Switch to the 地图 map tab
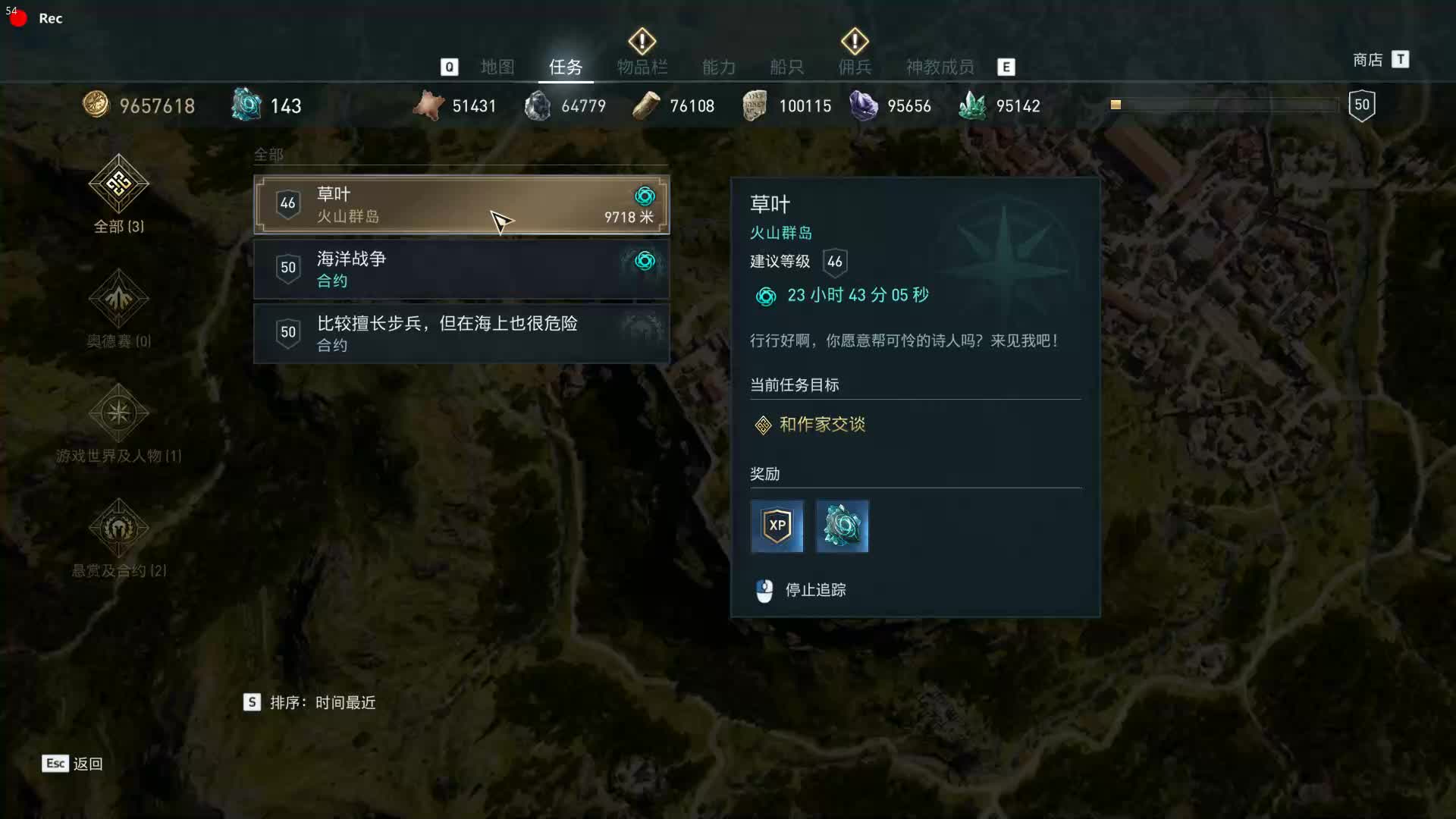Screen dimensions: 1456x819 497,67
